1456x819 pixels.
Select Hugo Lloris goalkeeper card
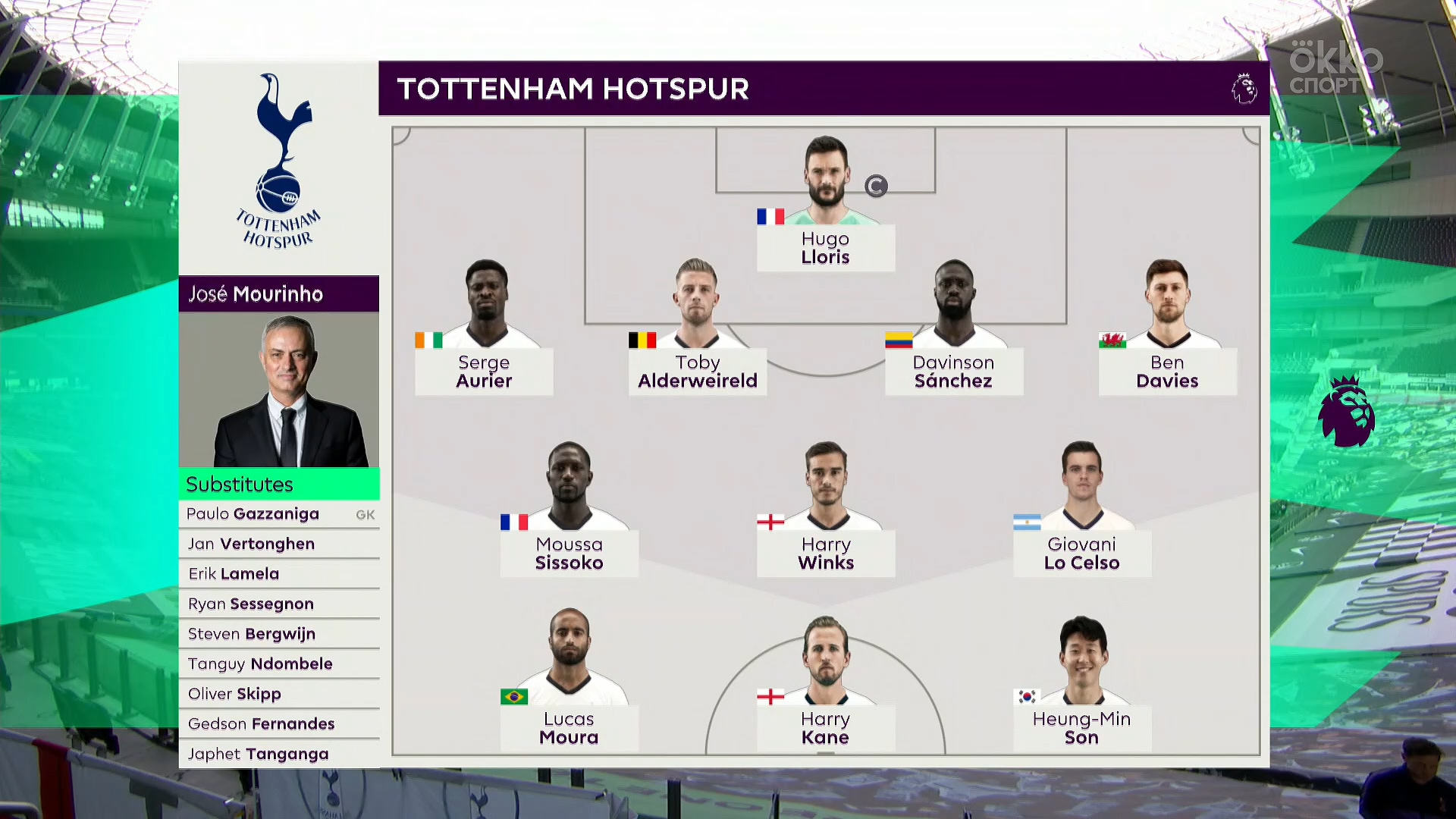825,248
